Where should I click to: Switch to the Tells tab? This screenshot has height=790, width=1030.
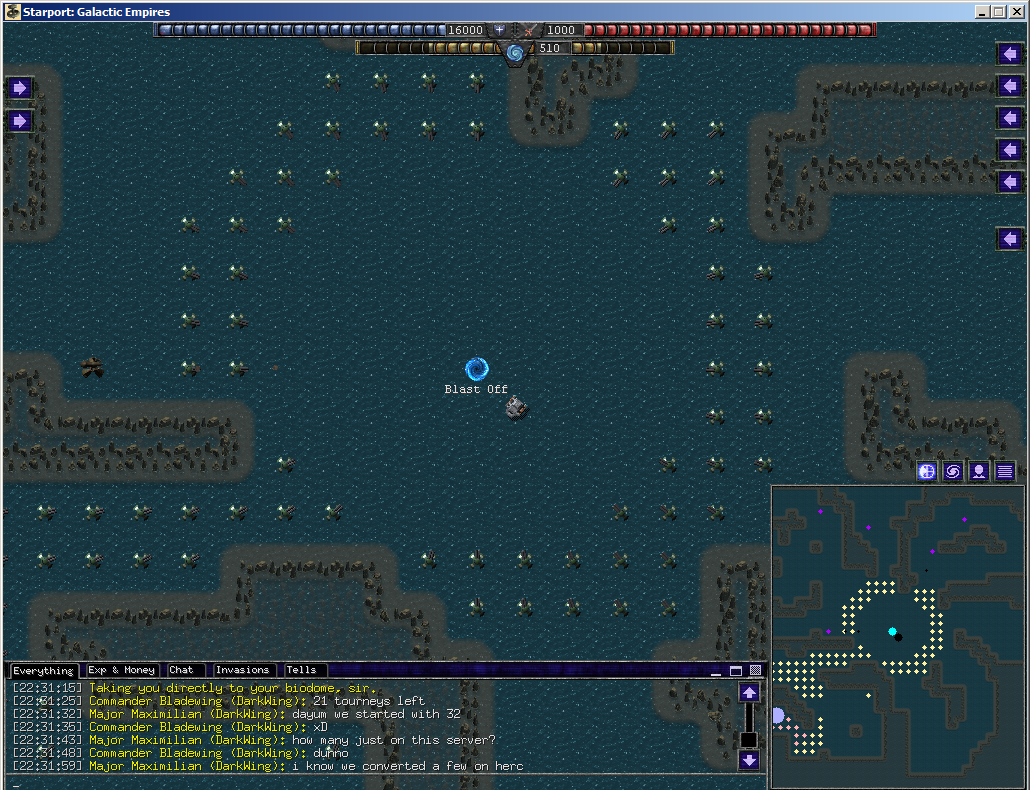pyautogui.click(x=301, y=670)
